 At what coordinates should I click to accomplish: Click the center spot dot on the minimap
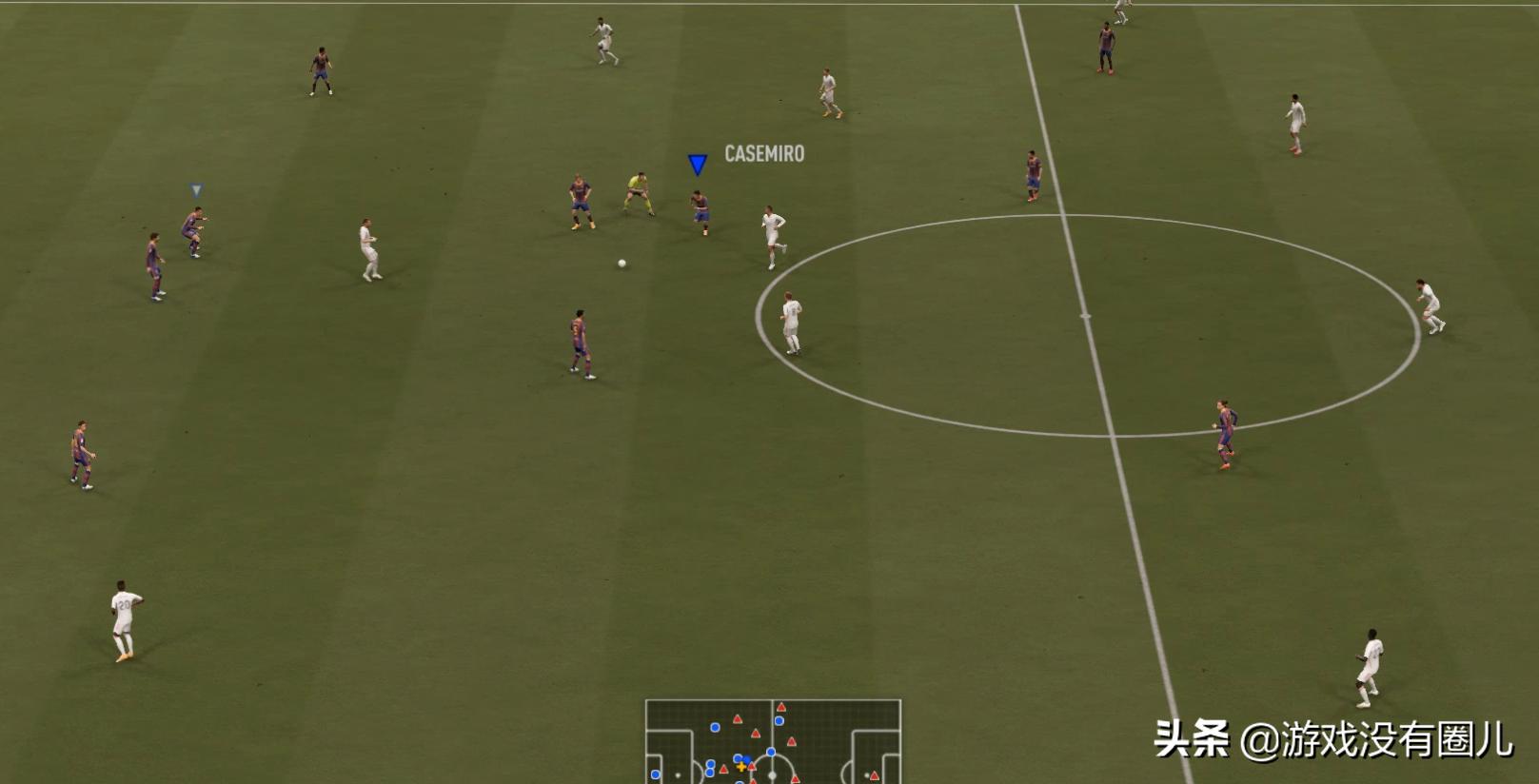(x=772, y=775)
